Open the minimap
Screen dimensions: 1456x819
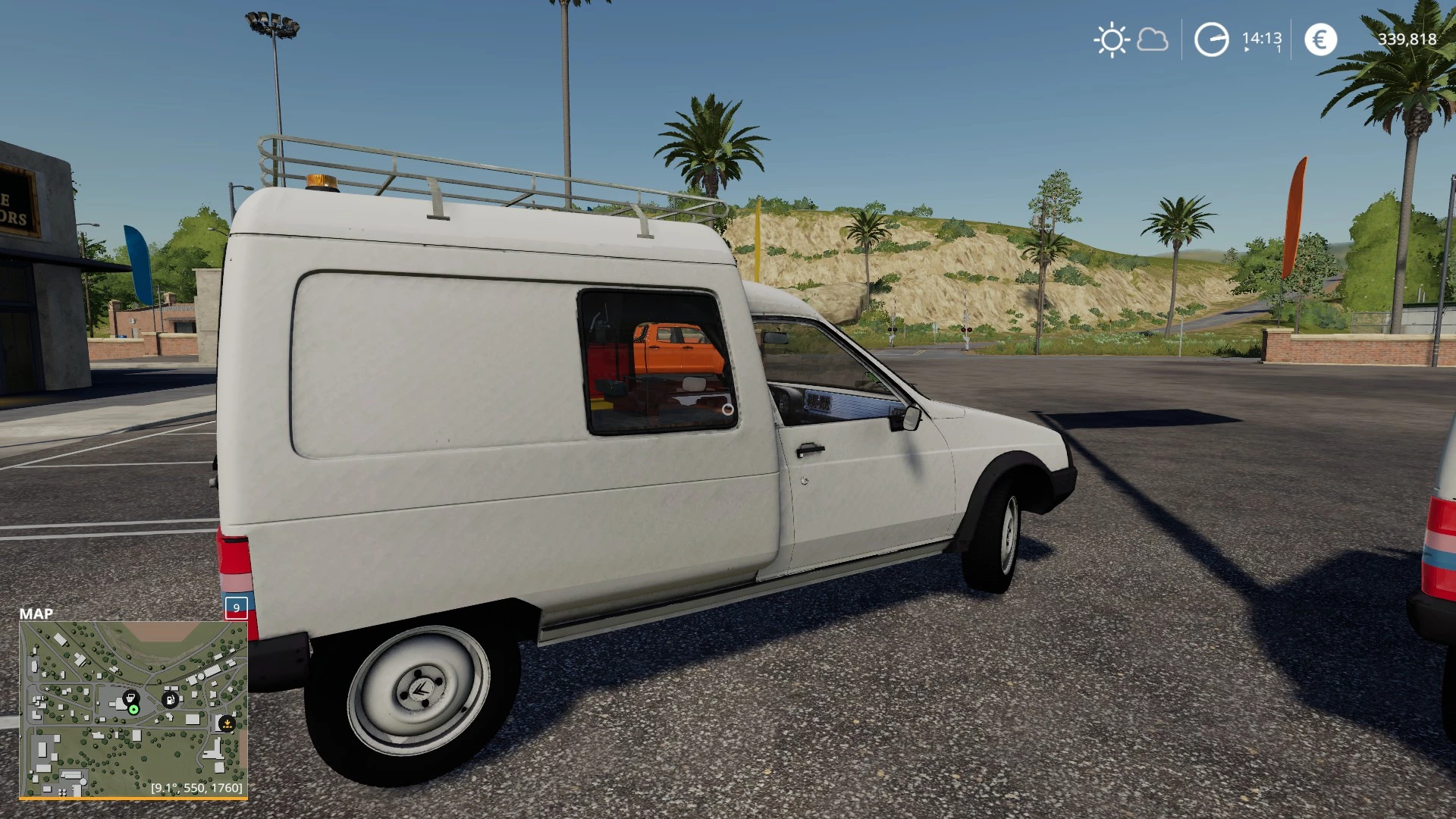pyautogui.click(x=133, y=709)
